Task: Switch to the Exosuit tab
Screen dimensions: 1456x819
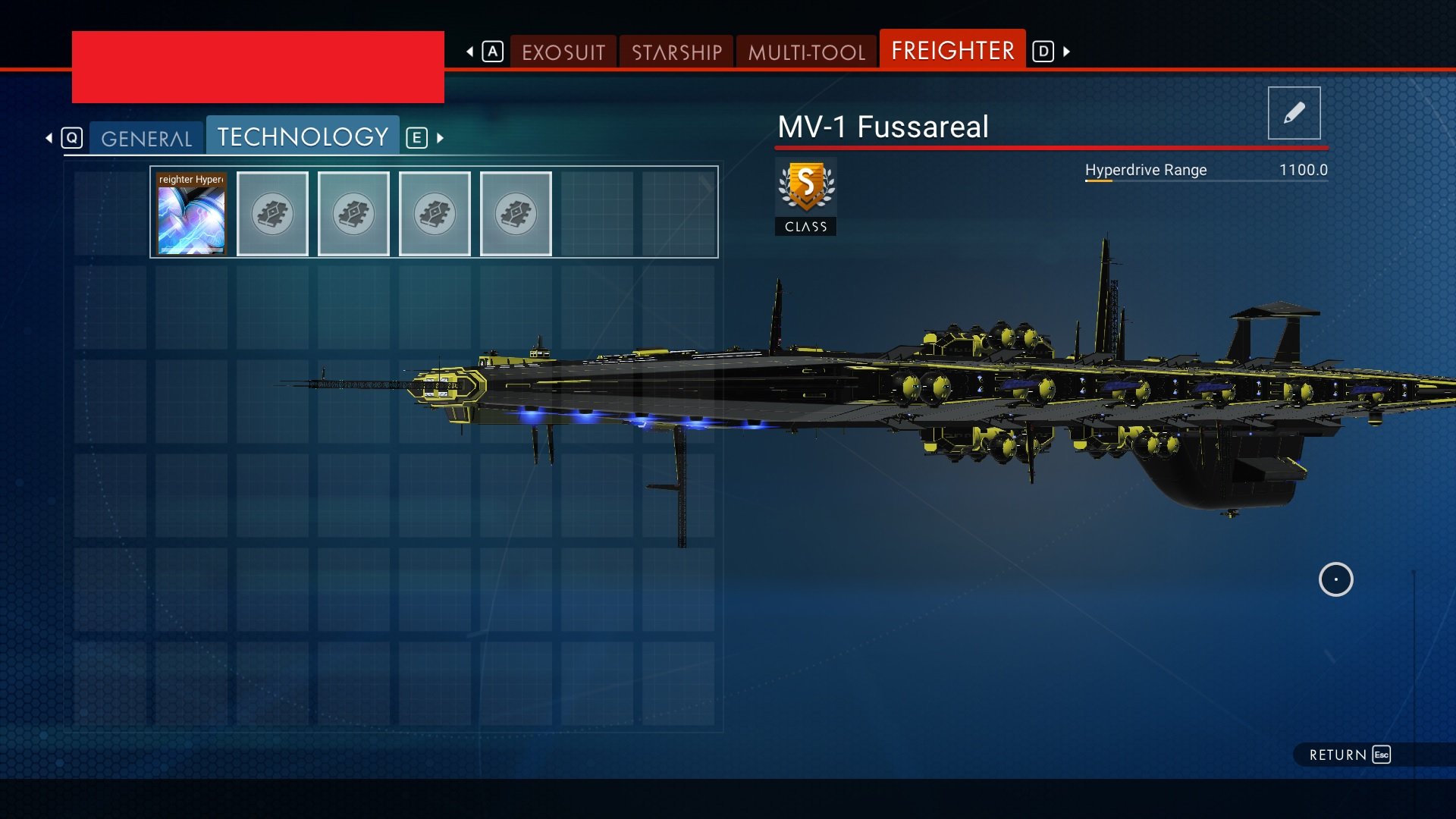Action: (563, 52)
